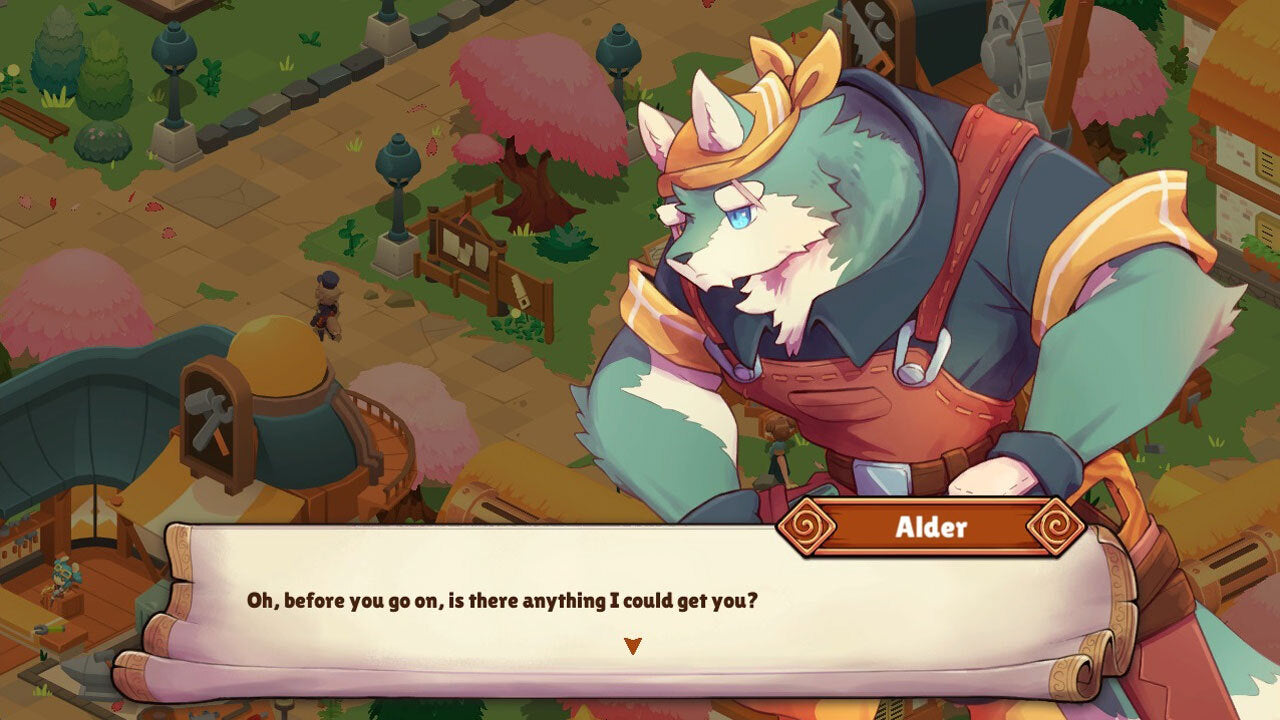
Task: Advance dialogue with the down arrow indicator
Action: pos(632,646)
